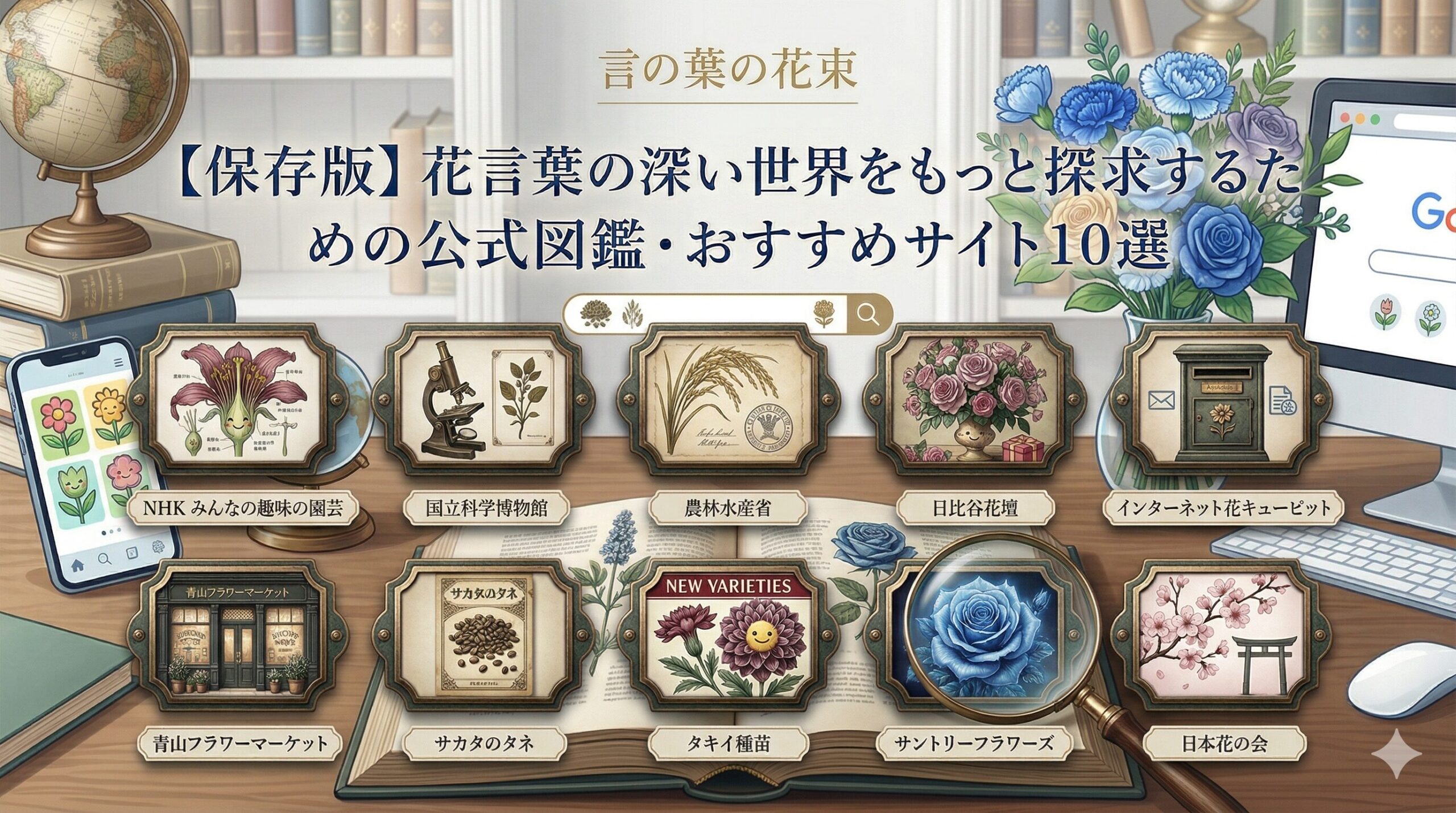Image resolution: width=1456 pixels, height=813 pixels.
Task: Open the flower shop storefront card picture
Action: tap(239, 643)
